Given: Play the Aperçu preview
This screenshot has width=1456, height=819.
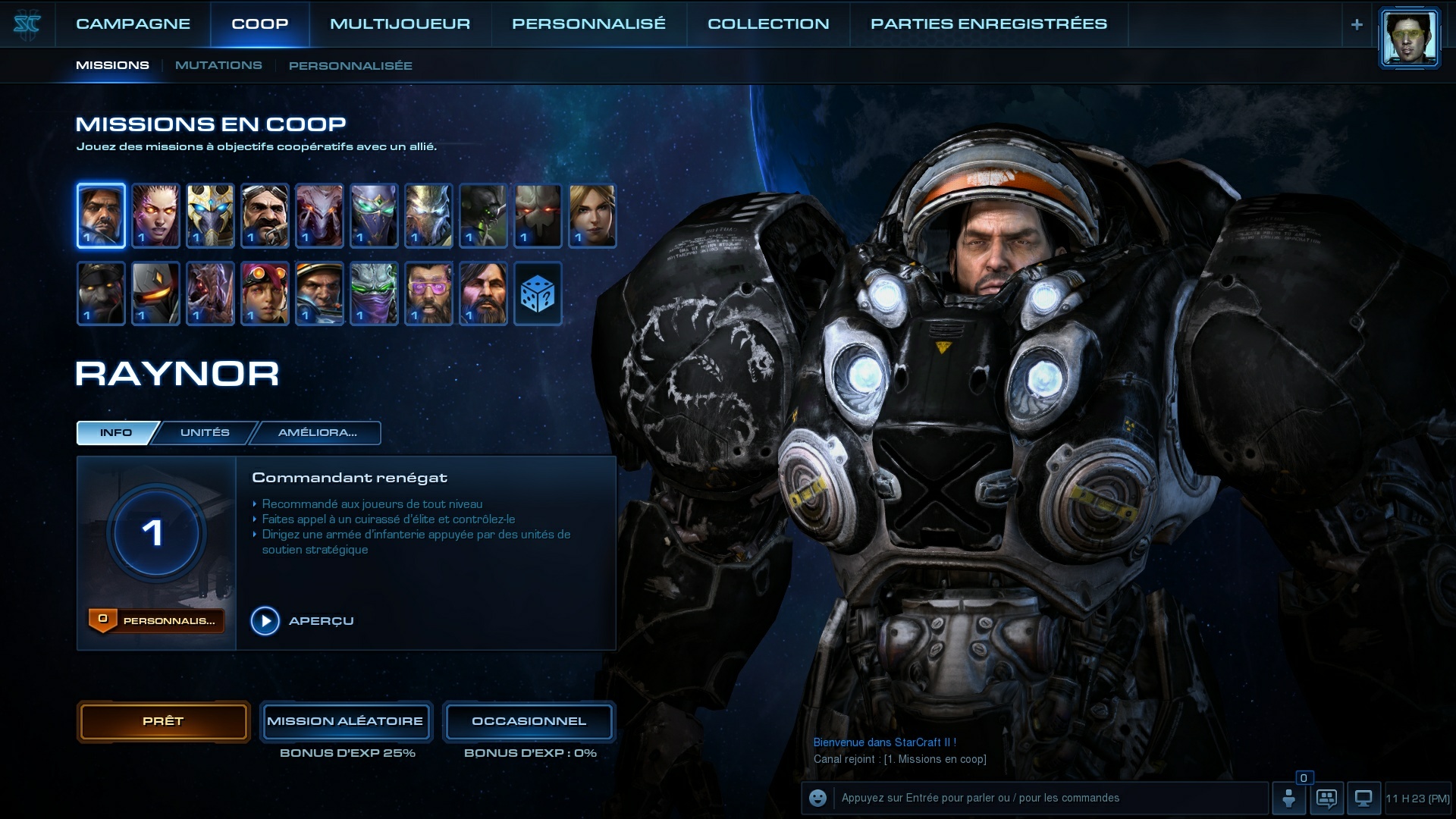Looking at the screenshot, I should 265,621.
